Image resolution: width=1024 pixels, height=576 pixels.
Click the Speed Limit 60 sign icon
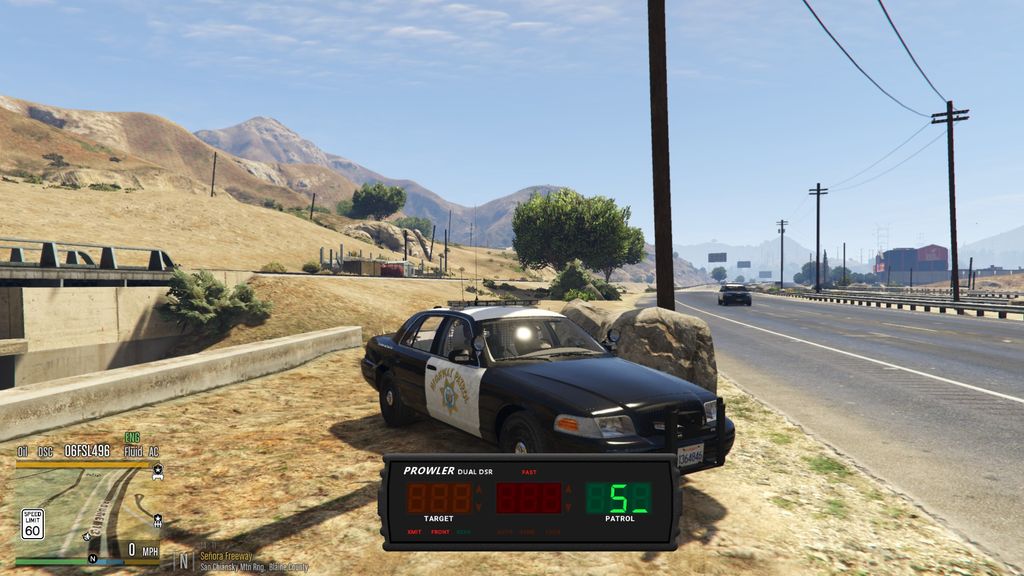click(33, 523)
